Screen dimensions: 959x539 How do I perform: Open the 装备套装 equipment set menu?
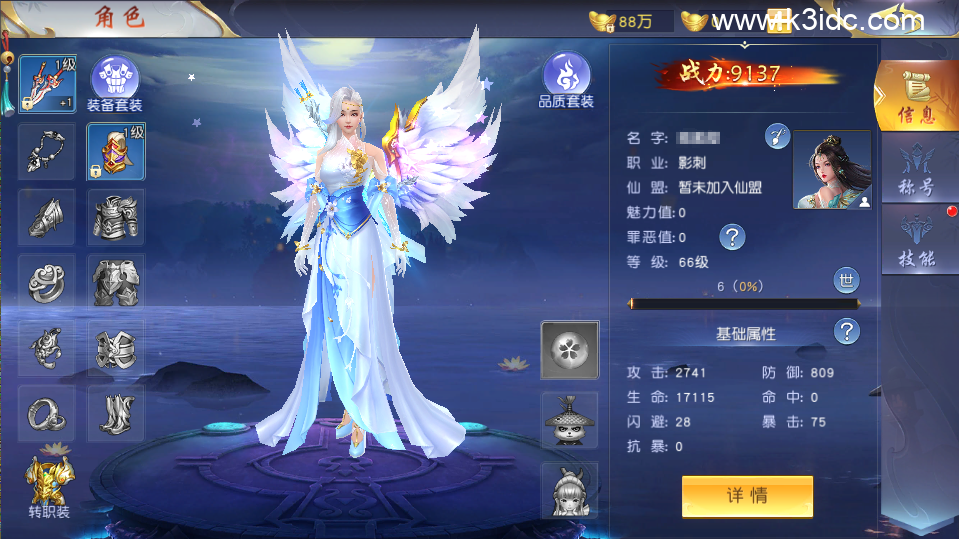tap(115, 83)
